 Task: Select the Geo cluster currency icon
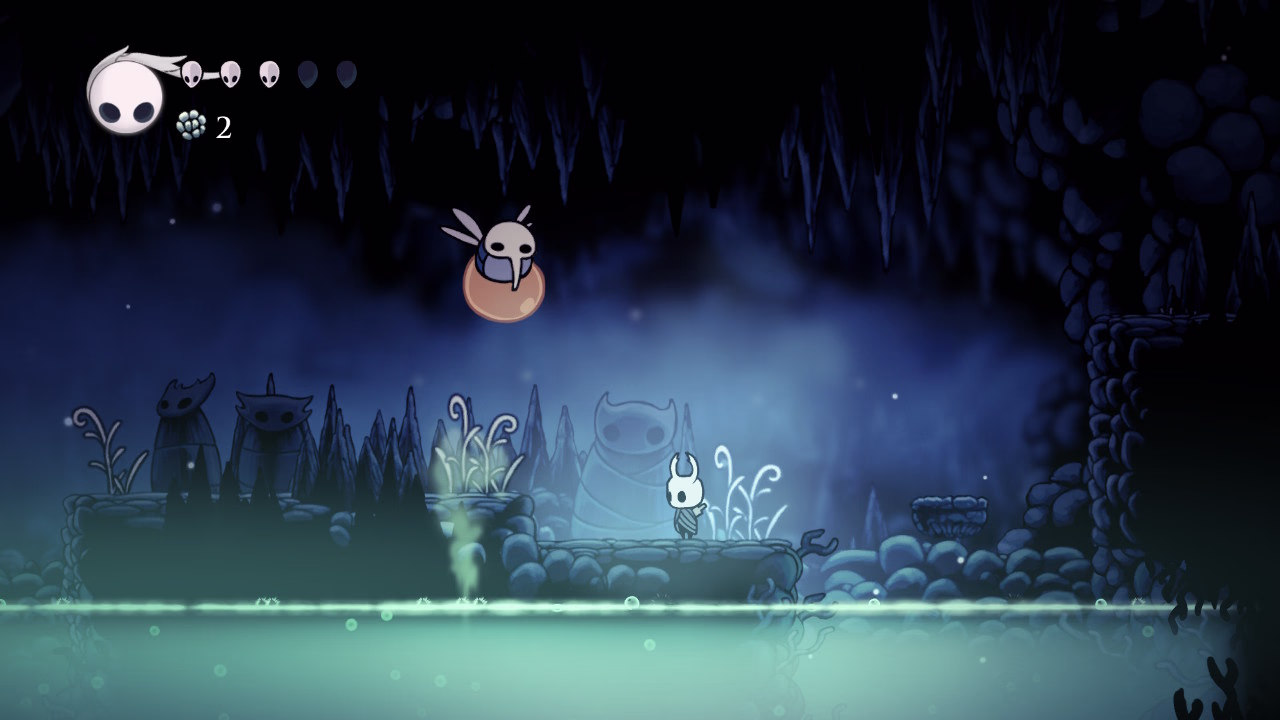190,126
